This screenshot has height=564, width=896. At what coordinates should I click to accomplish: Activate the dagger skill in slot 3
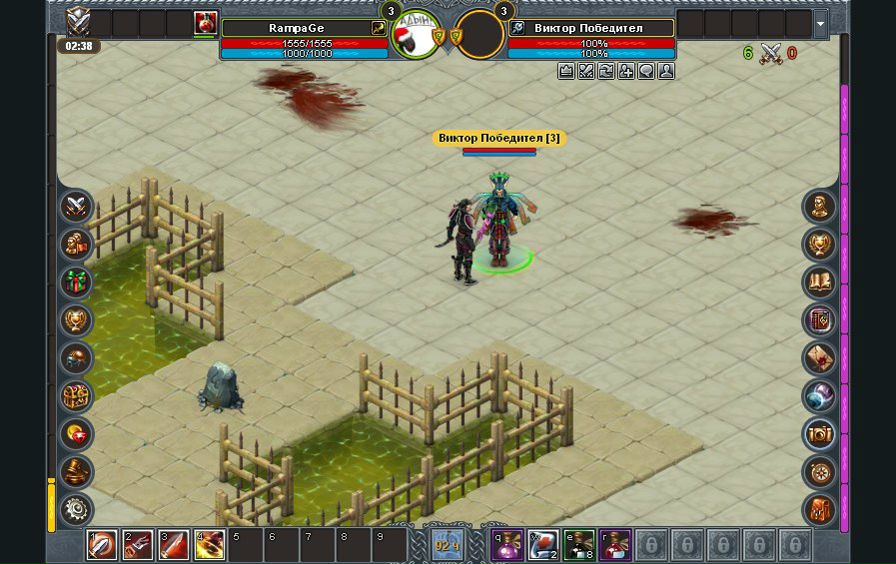click(173, 545)
